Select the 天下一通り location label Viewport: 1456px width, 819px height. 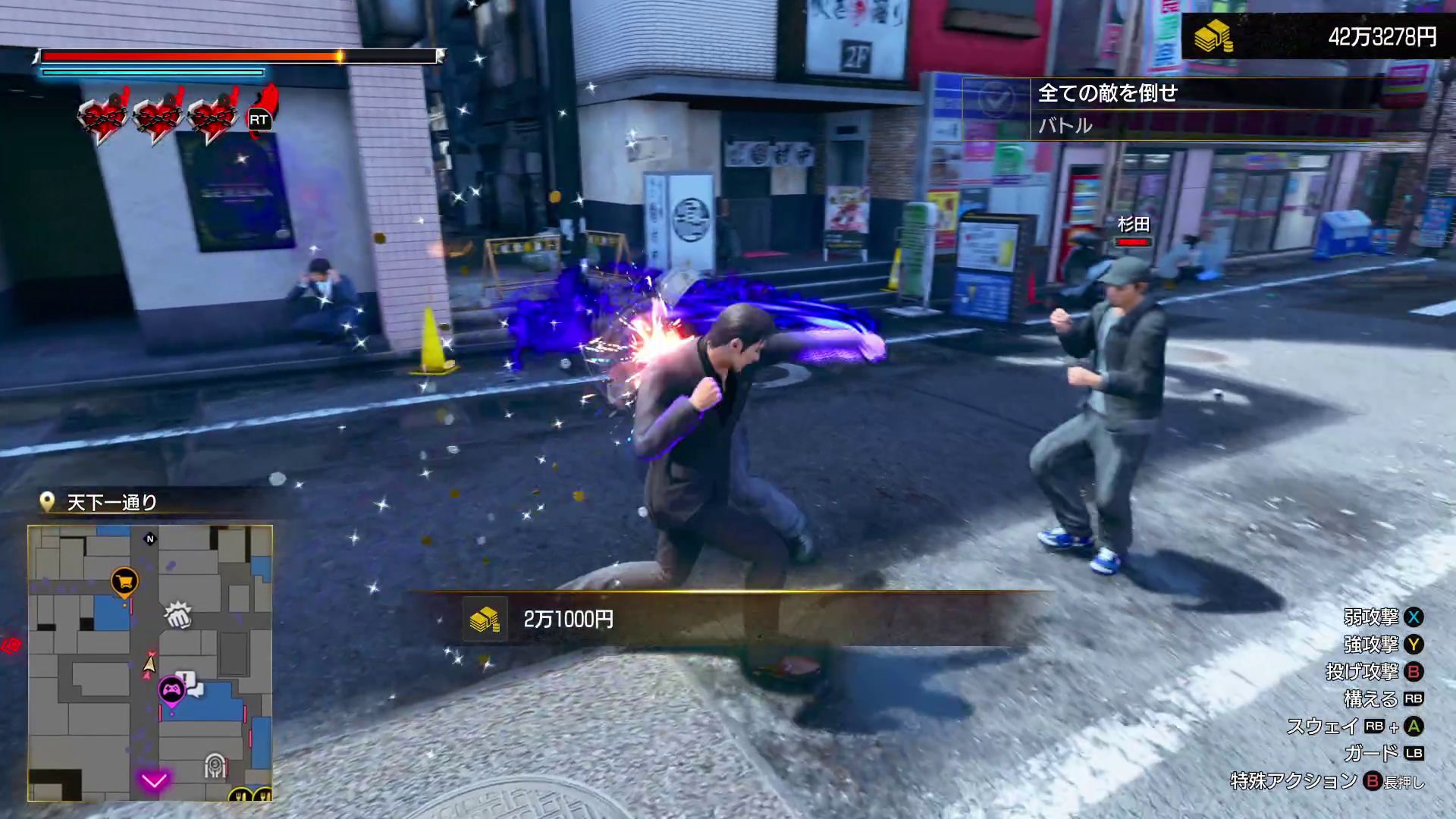pos(111,502)
